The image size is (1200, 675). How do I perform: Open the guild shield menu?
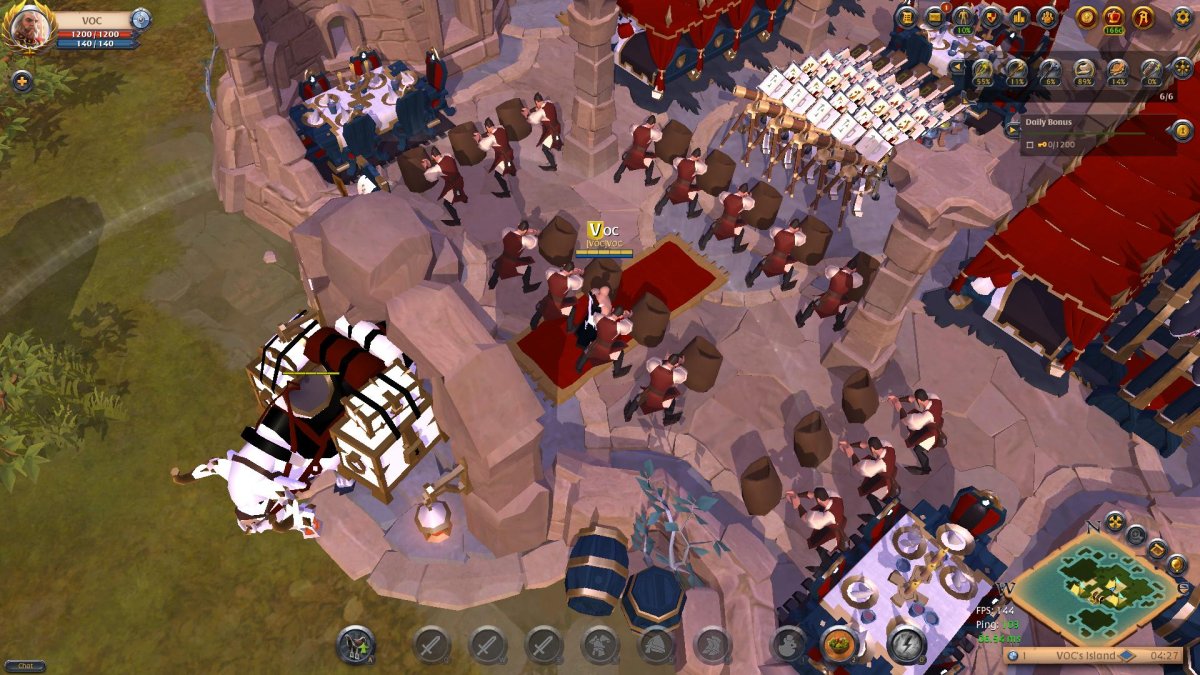(991, 16)
